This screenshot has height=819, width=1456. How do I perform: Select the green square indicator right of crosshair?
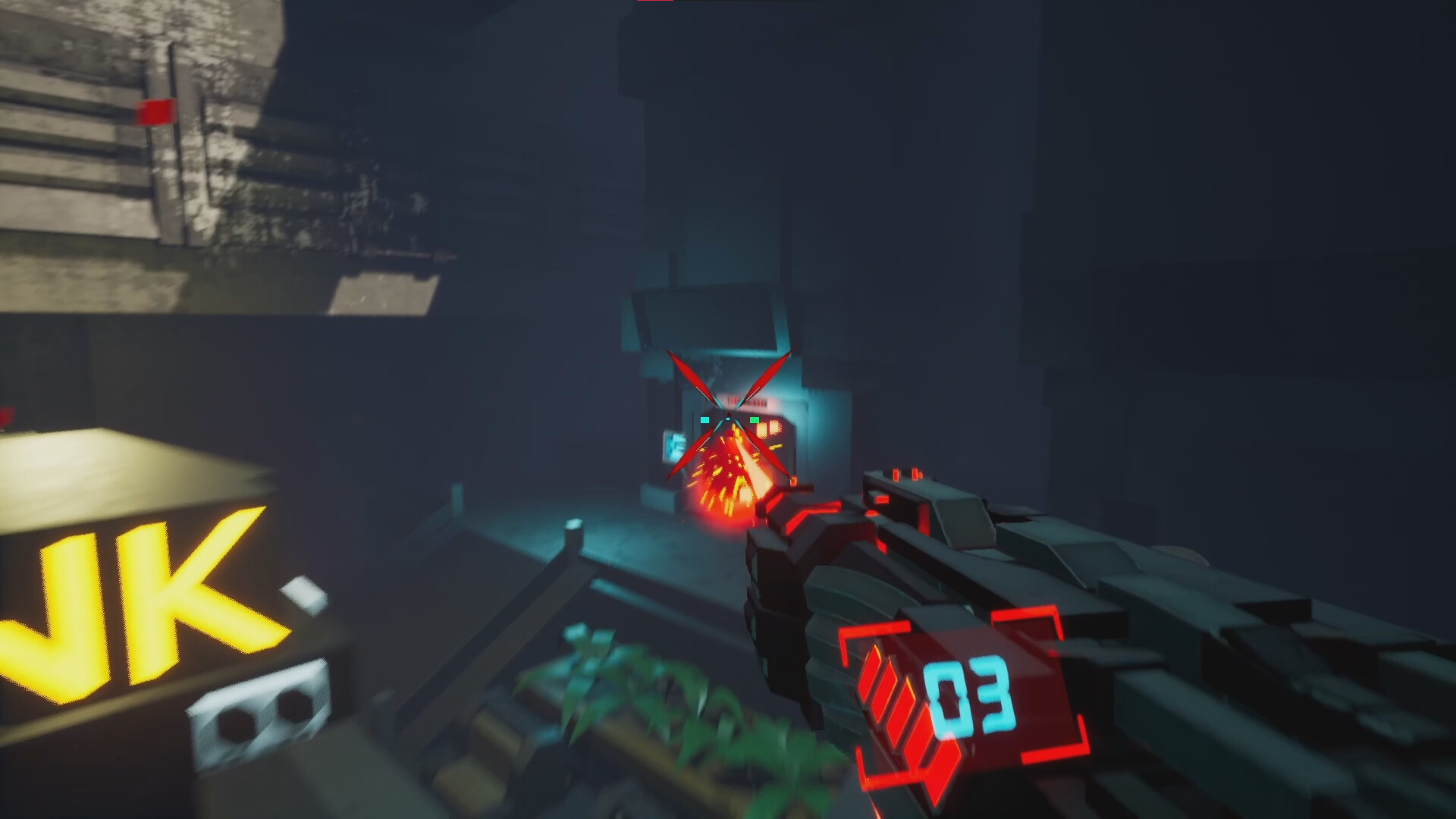tap(755, 420)
